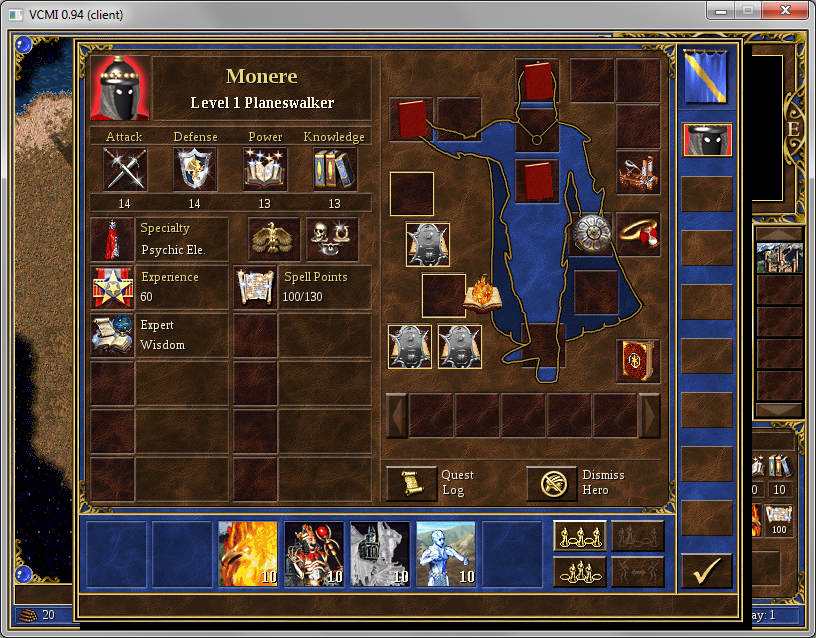816x638 pixels.
Task: Confirm and exit with the gold checkmark
Action: coord(706,571)
